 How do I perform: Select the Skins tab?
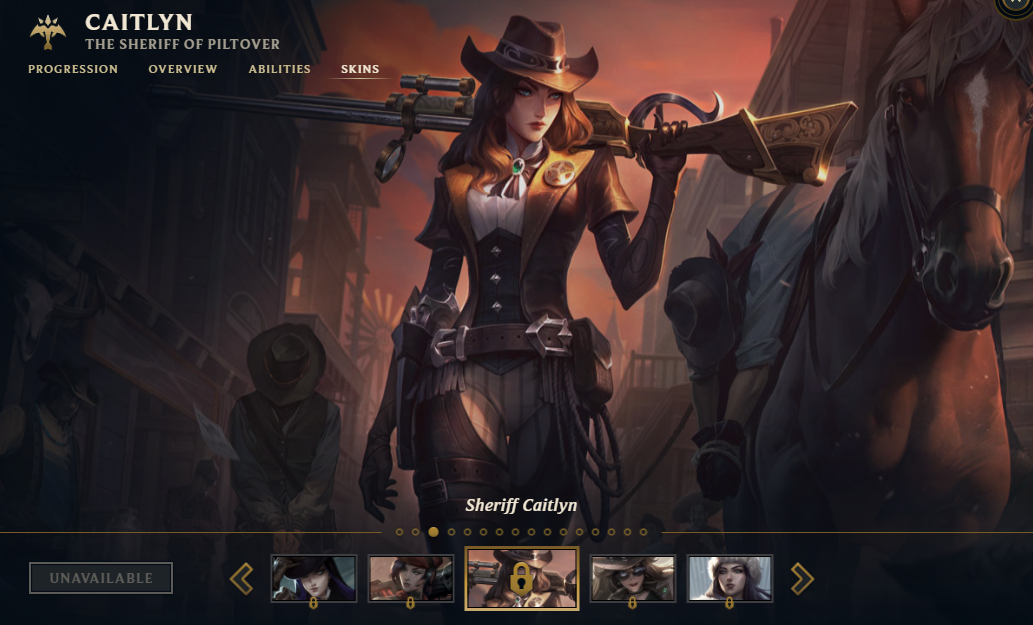pos(360,69)
